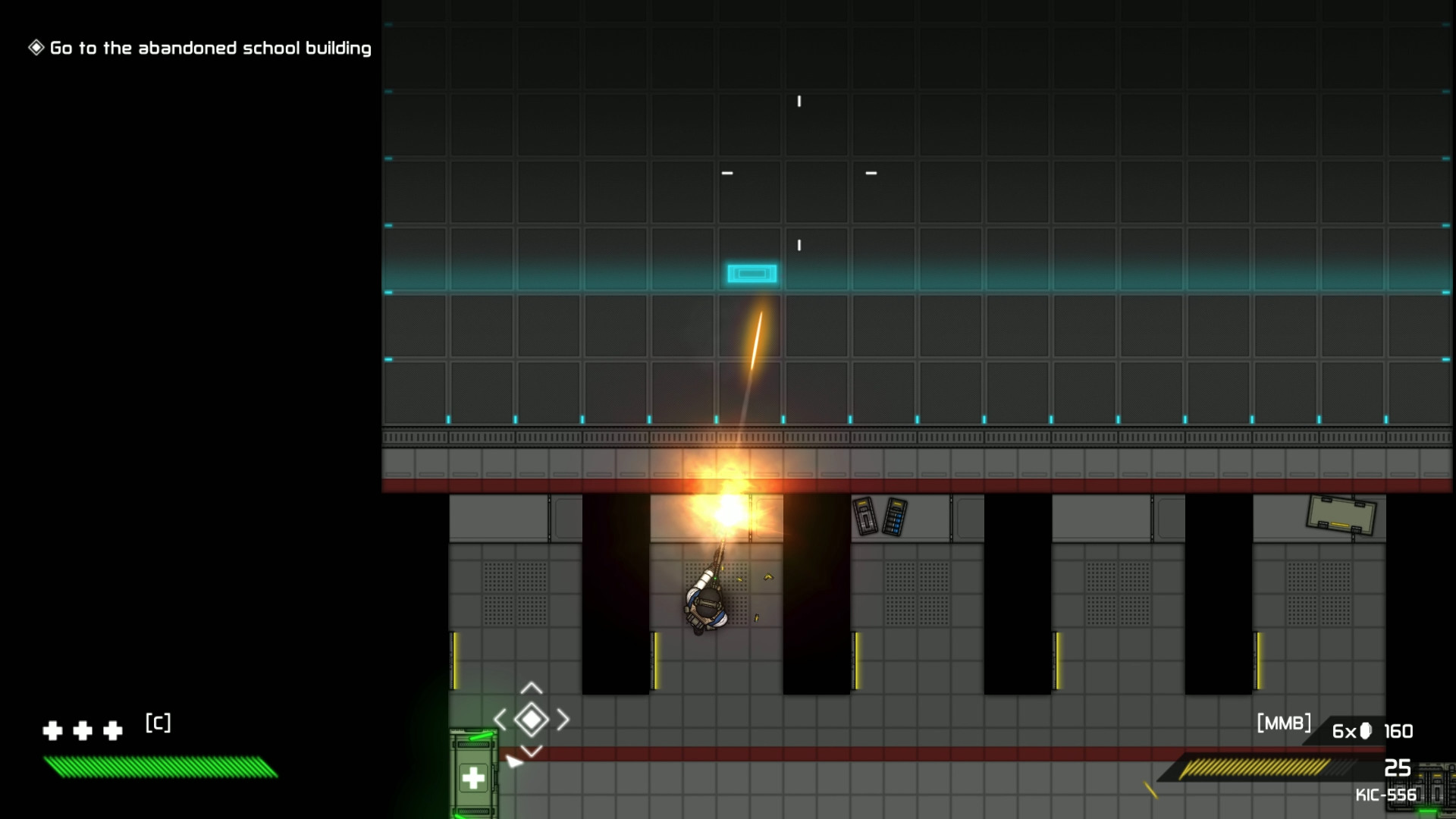Click the diamond objective waypoint marker

coord(532,720)
